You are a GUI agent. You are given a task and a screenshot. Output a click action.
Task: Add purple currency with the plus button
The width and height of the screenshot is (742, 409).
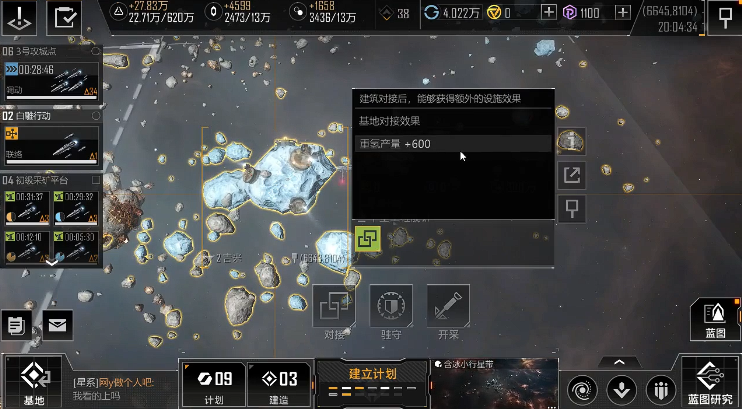(x=623, y=12)
